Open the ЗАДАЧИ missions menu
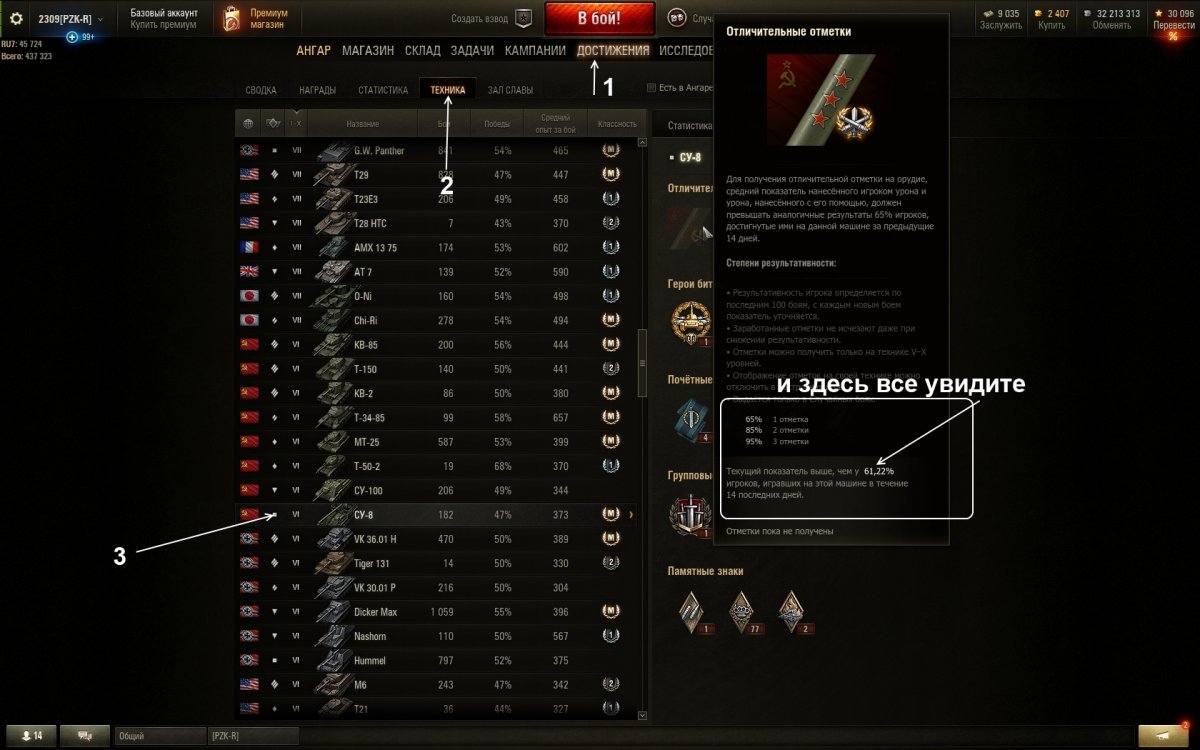Image resolution: width=1200 pixels, height=750 pixels. (x=472, y=51)
